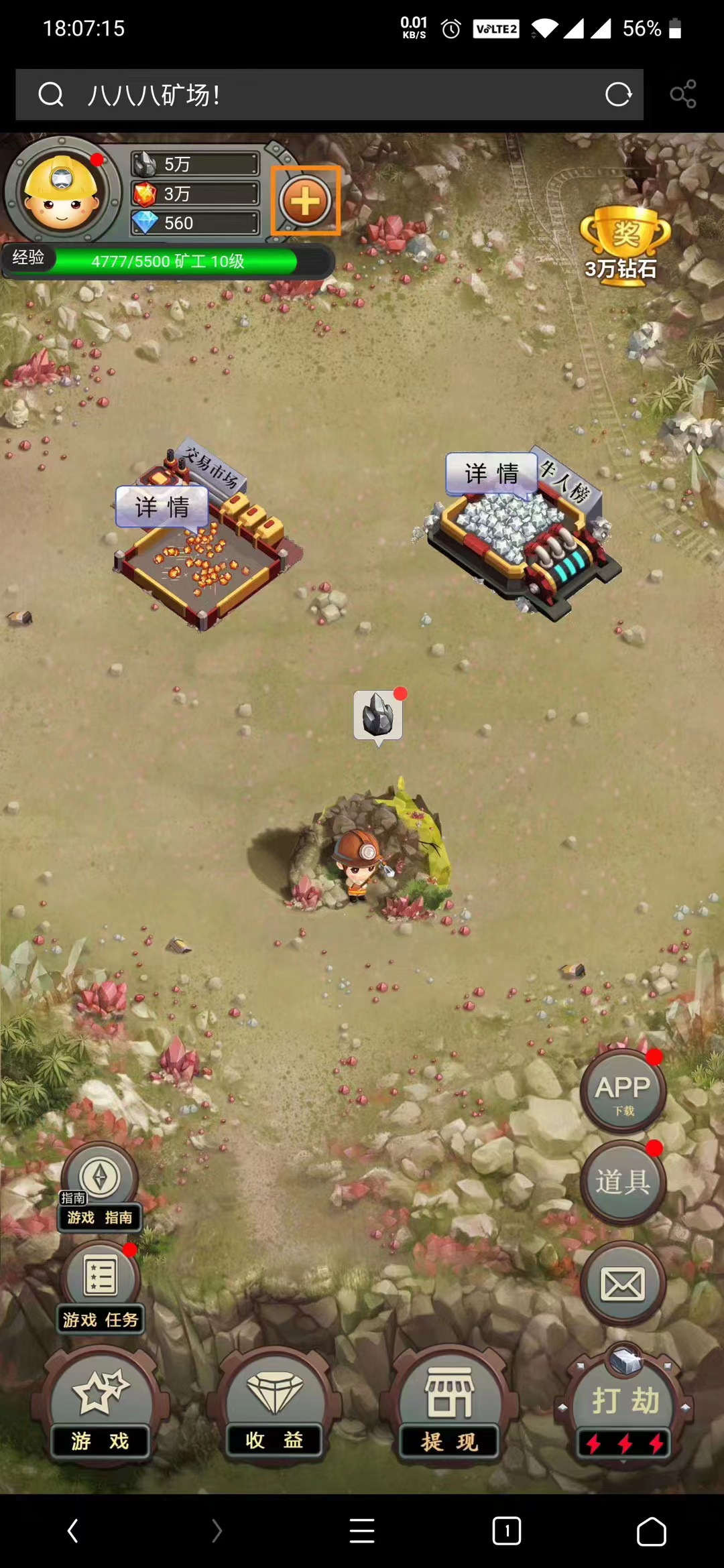724x1568 pixels.
Task: Tap the orange plus add-resources button
Action: point(305,201)
